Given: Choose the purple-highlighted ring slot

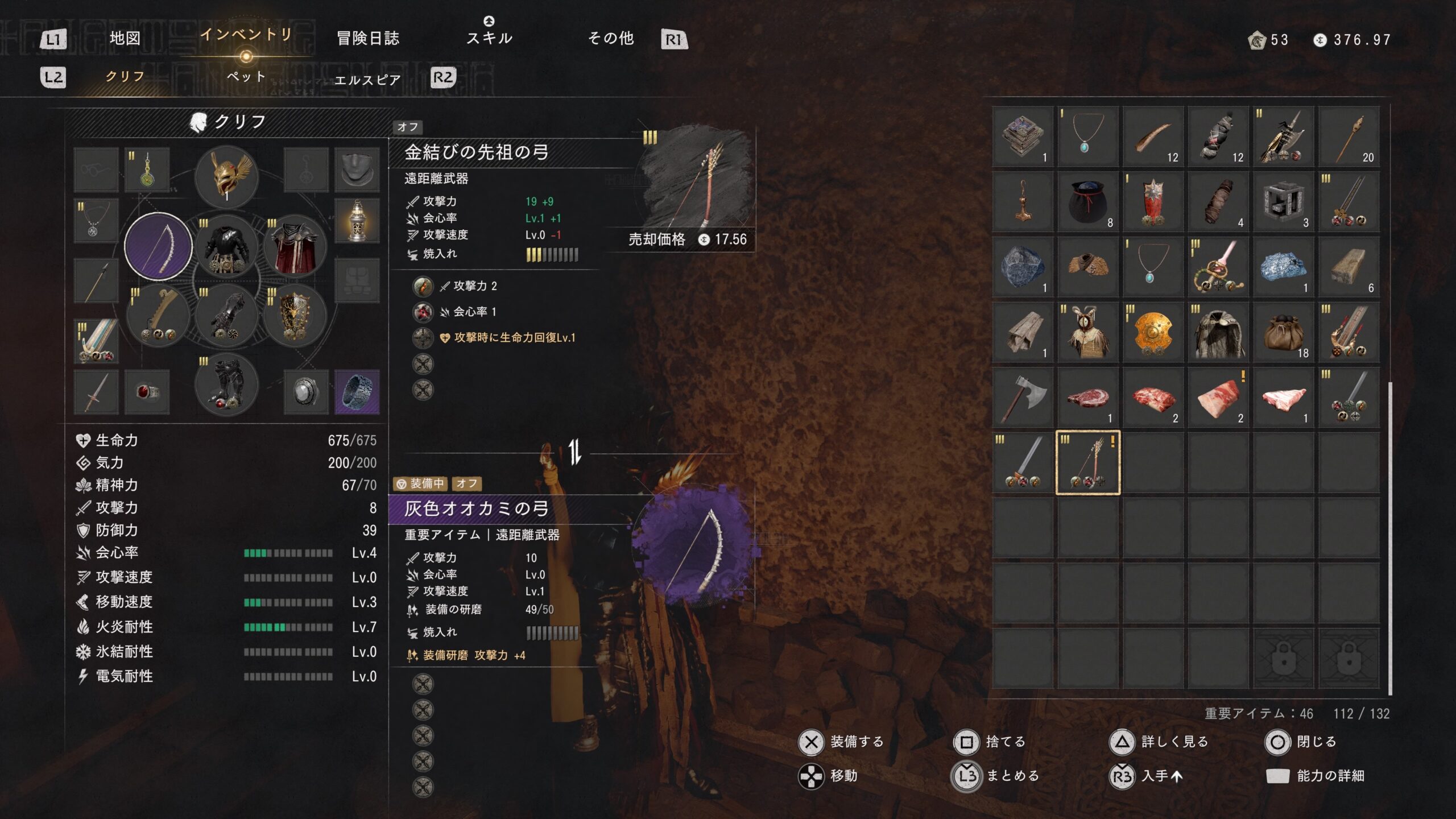Looking at the screenshot, I should click(x=357, y=391).
